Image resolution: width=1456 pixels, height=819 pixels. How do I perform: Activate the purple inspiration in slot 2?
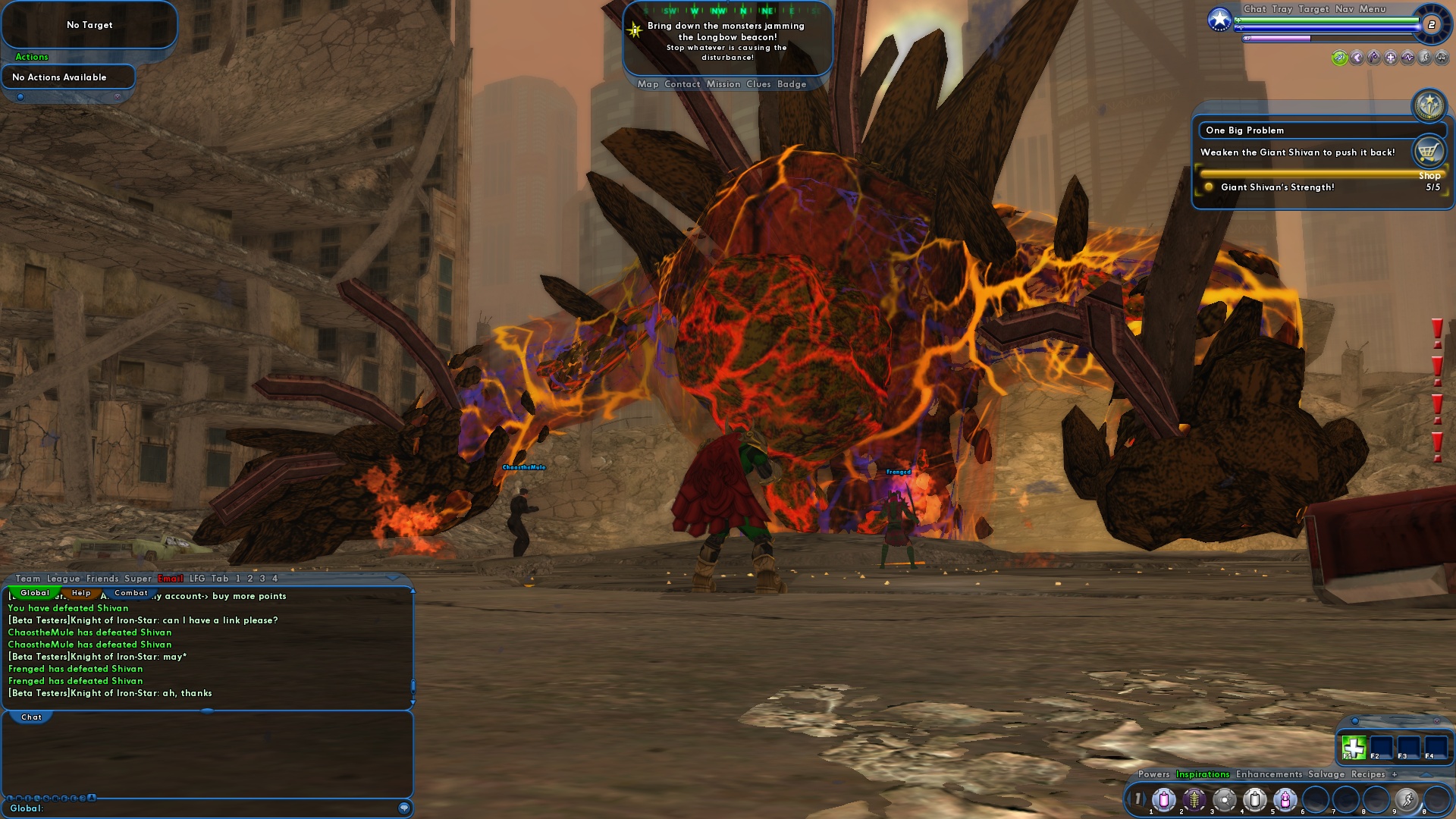click(x=1194, y=799)
